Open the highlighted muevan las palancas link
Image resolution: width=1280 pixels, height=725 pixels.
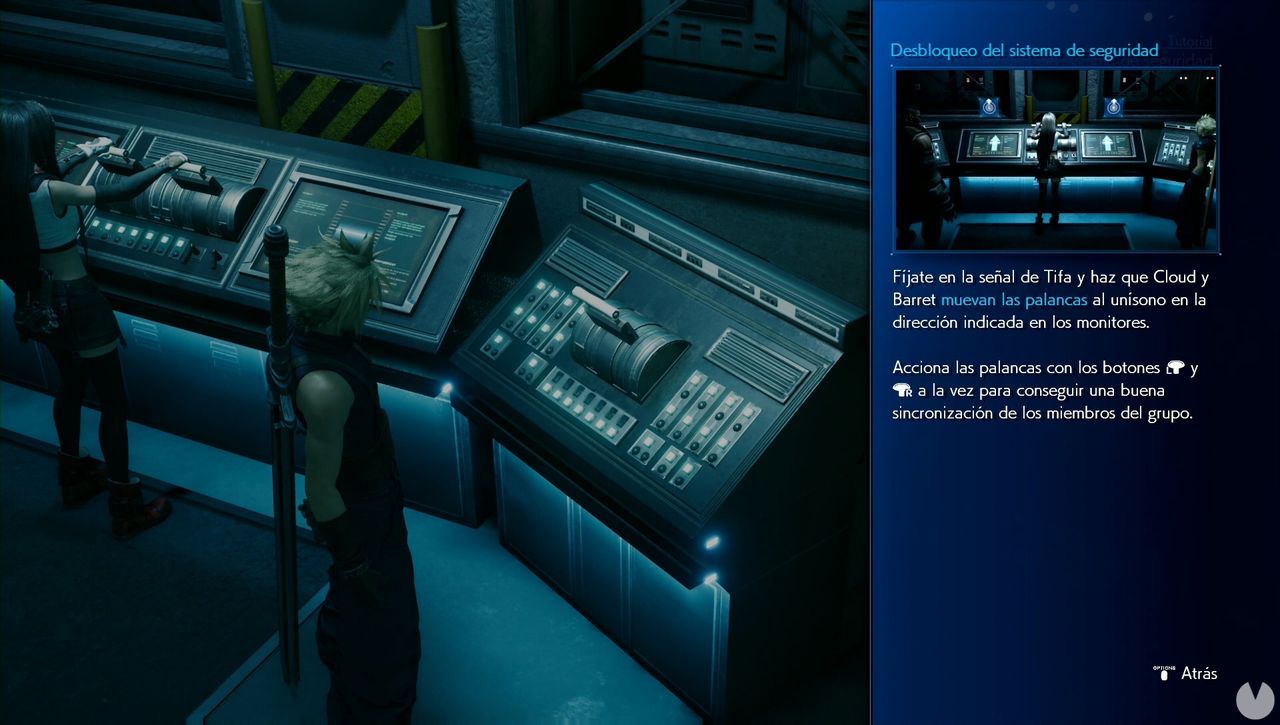point(1016,299)
